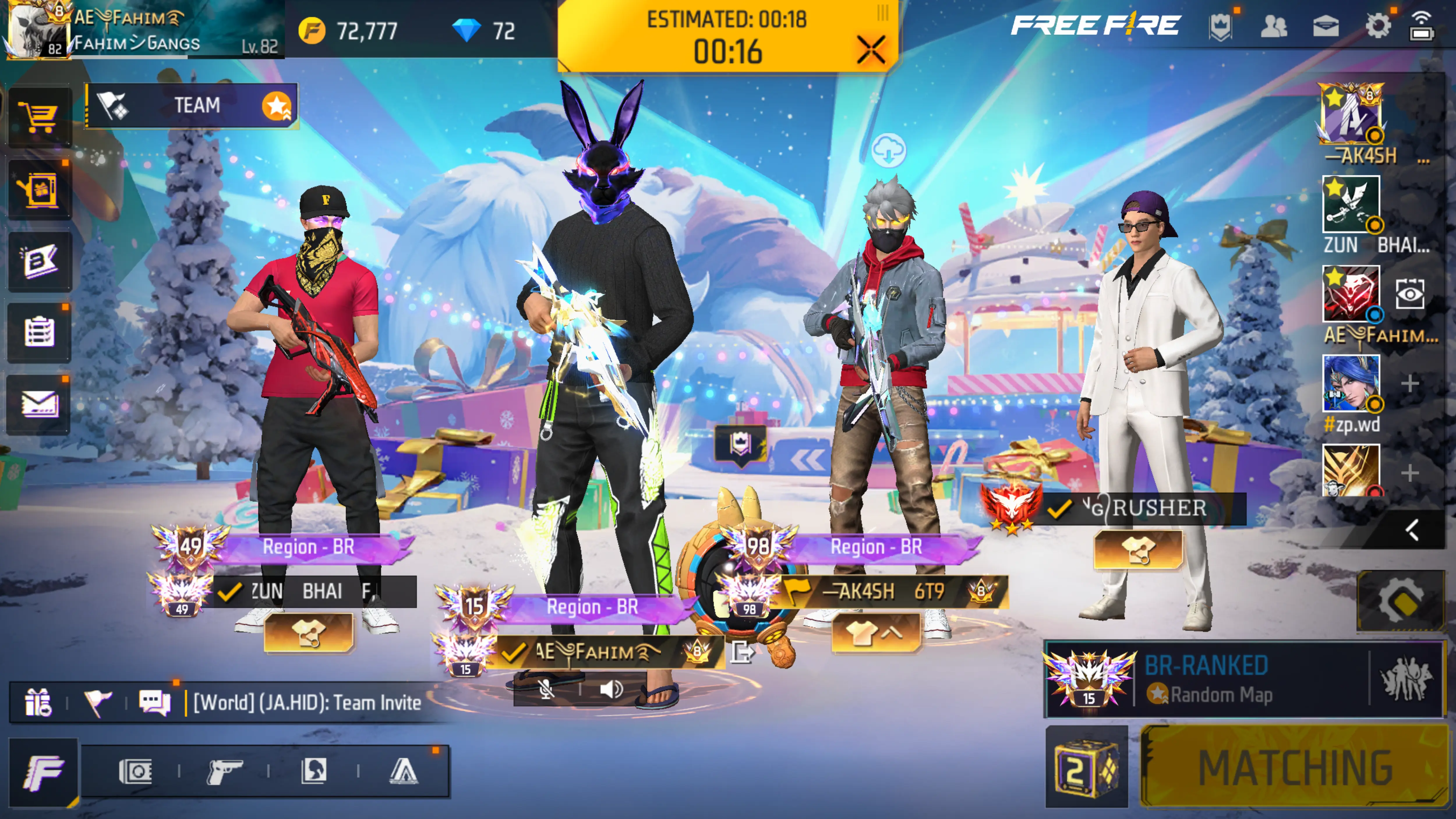
Task: Toggle the muted microphone icon
Action: click(546, 689)
